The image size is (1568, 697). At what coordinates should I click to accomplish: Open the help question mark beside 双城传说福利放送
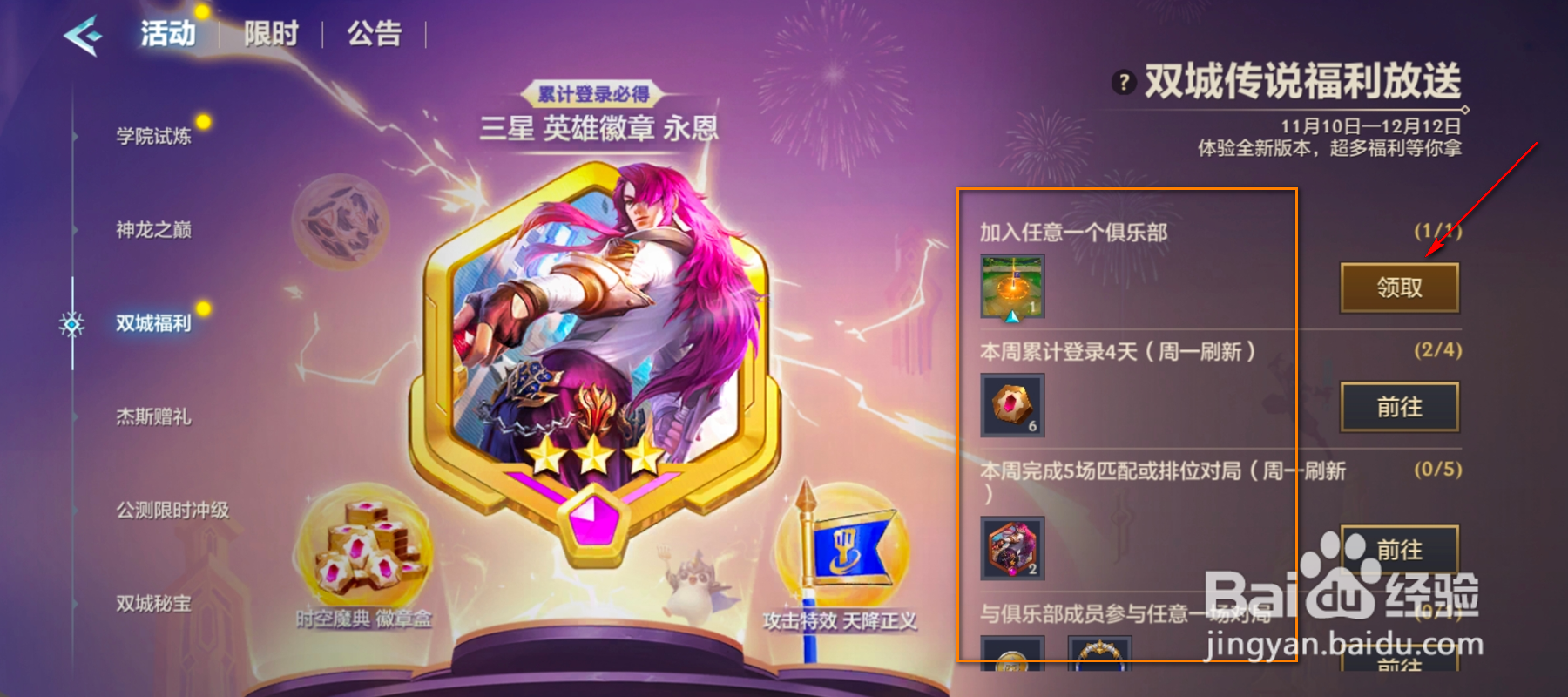pos(1123,84)
